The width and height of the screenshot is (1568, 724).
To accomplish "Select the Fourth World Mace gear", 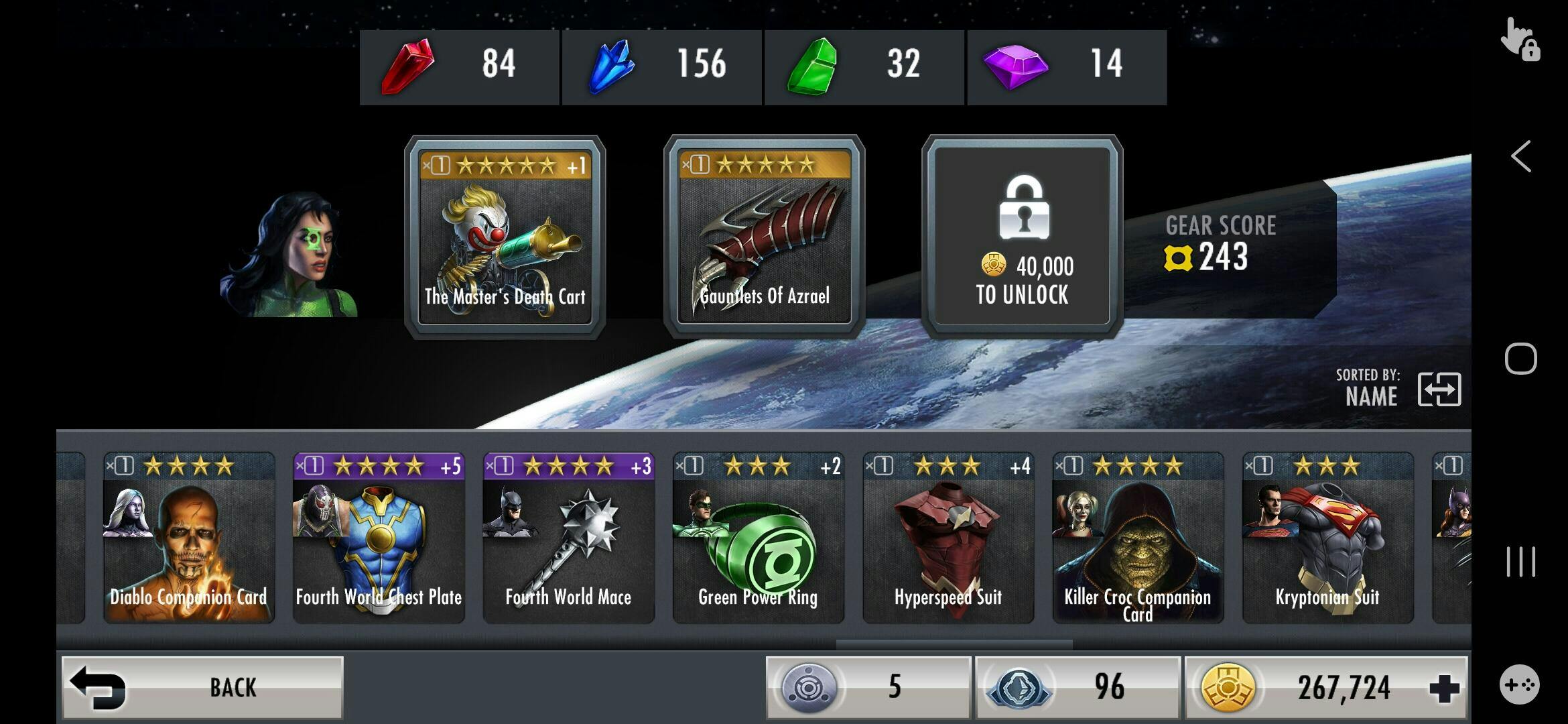I will [x=568, y=538].
